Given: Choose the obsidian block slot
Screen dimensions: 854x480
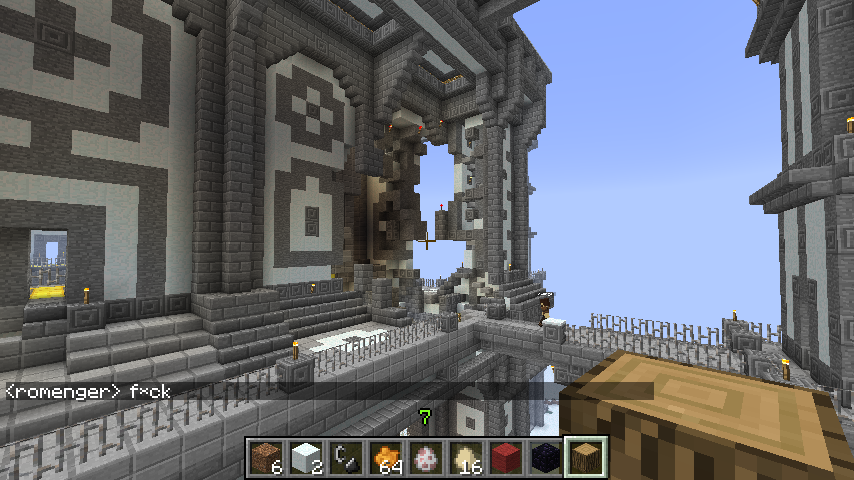Looking at the screenshot, I should [x=547, y=458].
